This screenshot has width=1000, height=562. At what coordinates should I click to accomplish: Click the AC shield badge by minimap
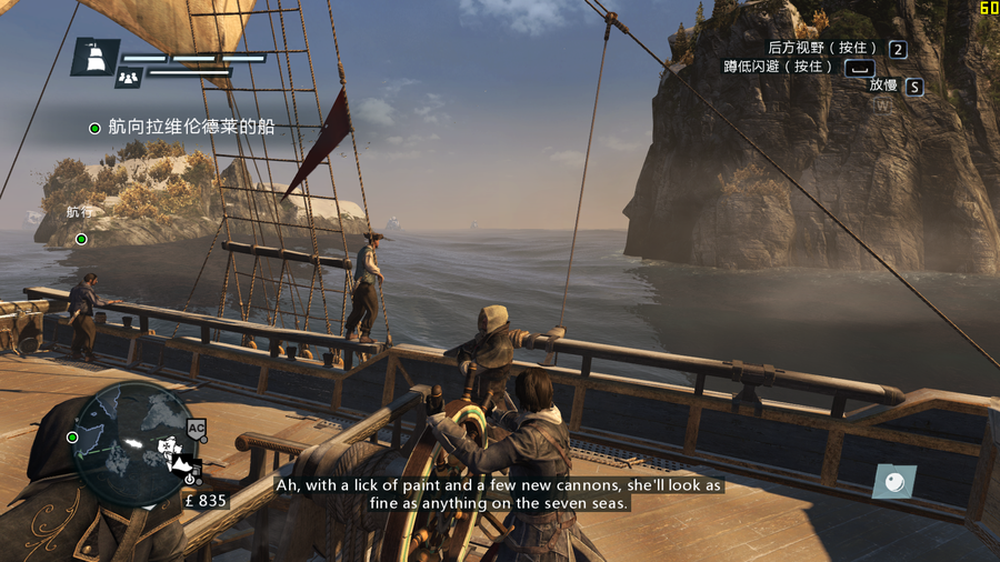(197, 428)
